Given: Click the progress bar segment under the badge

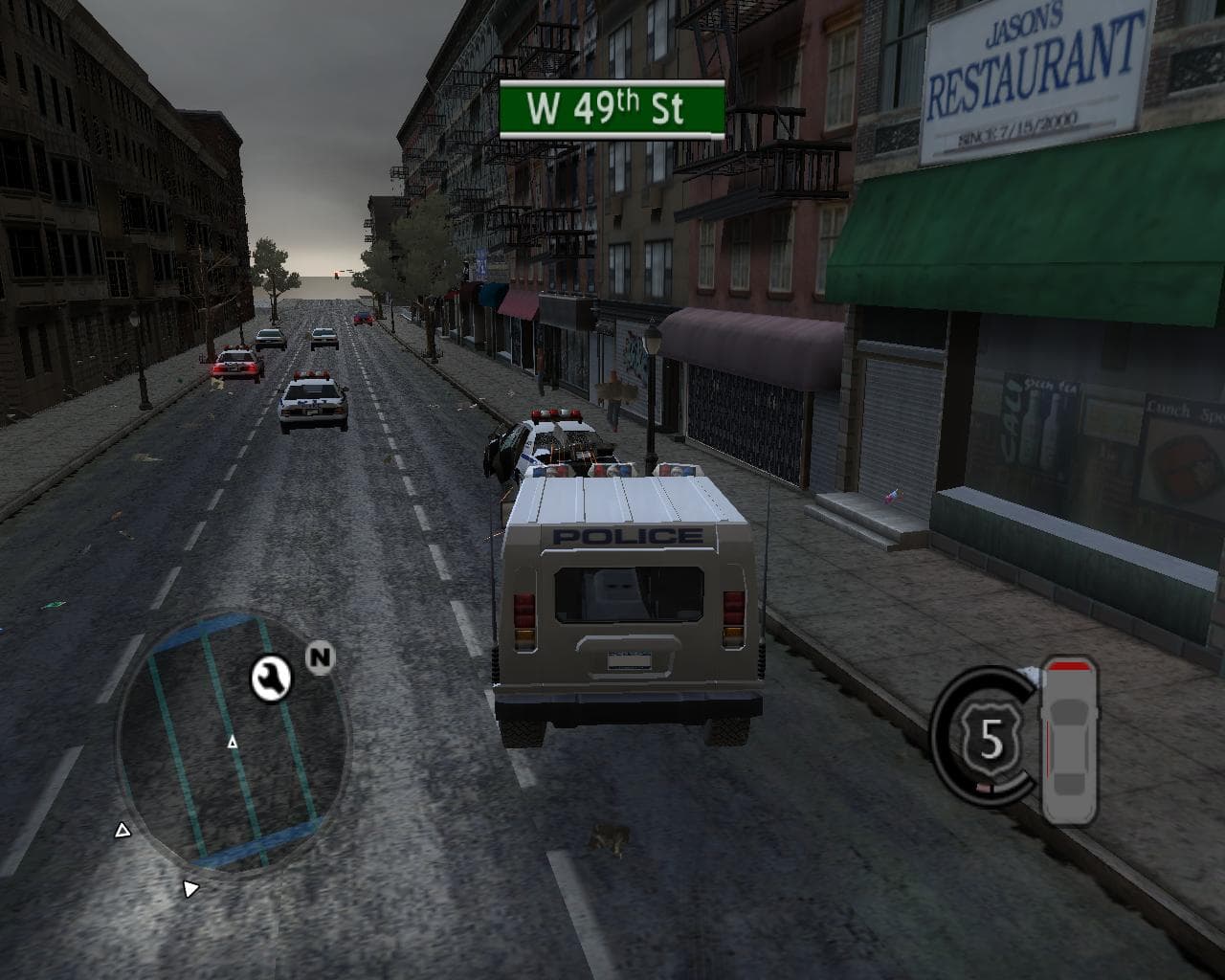Looking at the screenshot, I should (984, 786).
